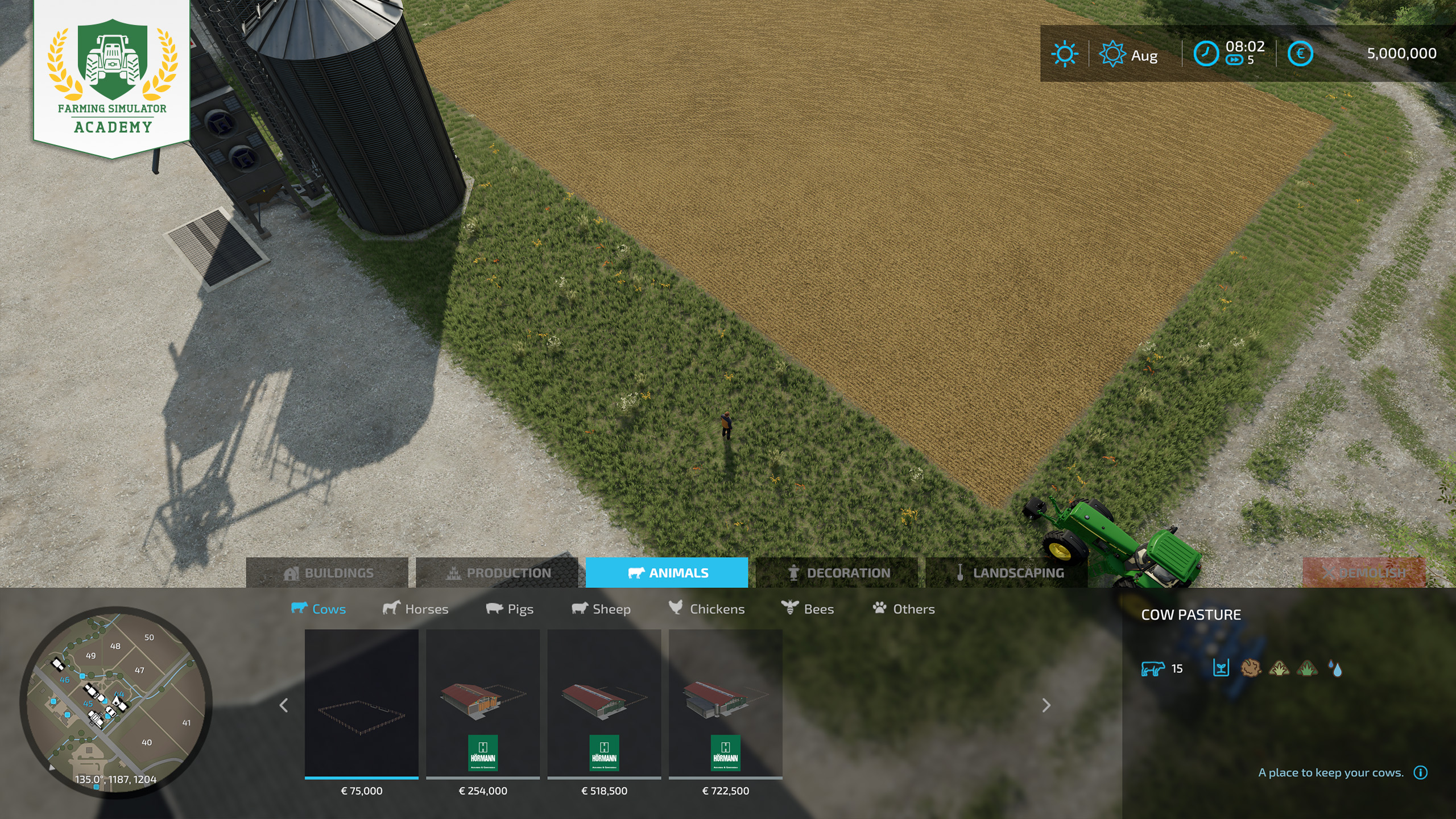Select the €75,000 cow pasture item
Viewport: 1456px width, 819px height.
tap(362, 704)
